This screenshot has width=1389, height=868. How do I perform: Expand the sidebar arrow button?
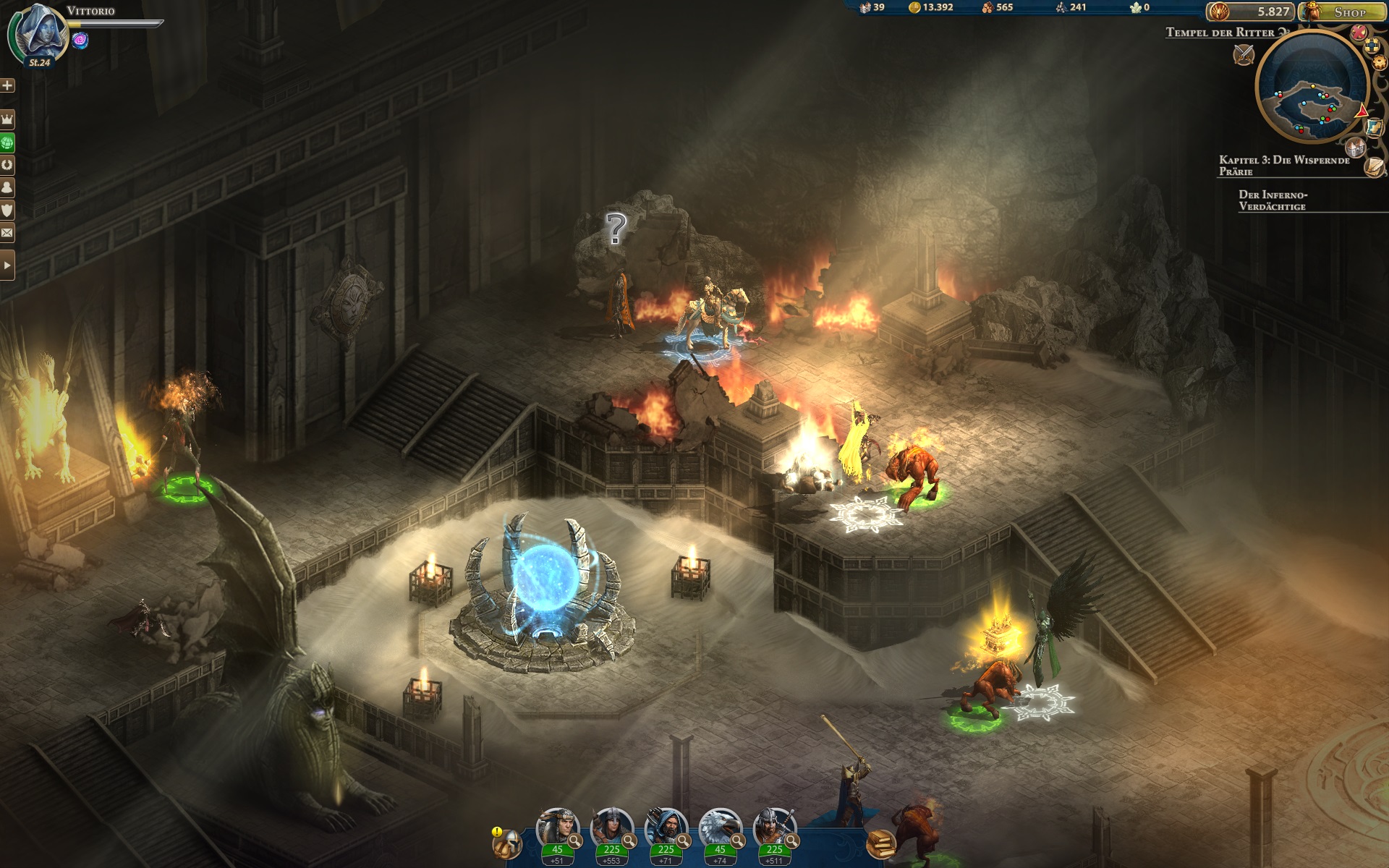point(7,265)
